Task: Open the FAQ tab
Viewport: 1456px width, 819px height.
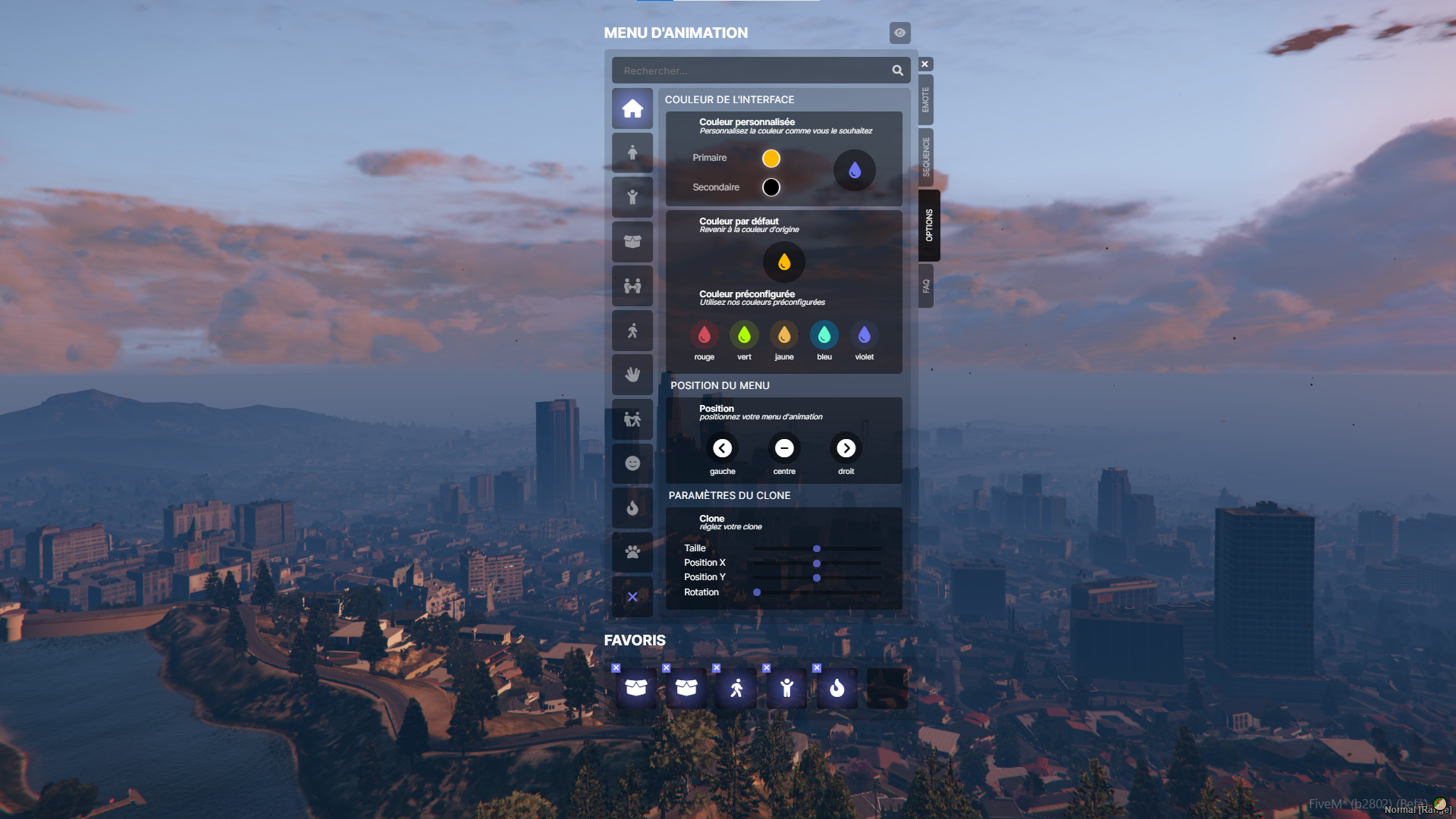Action: [924, 287]
